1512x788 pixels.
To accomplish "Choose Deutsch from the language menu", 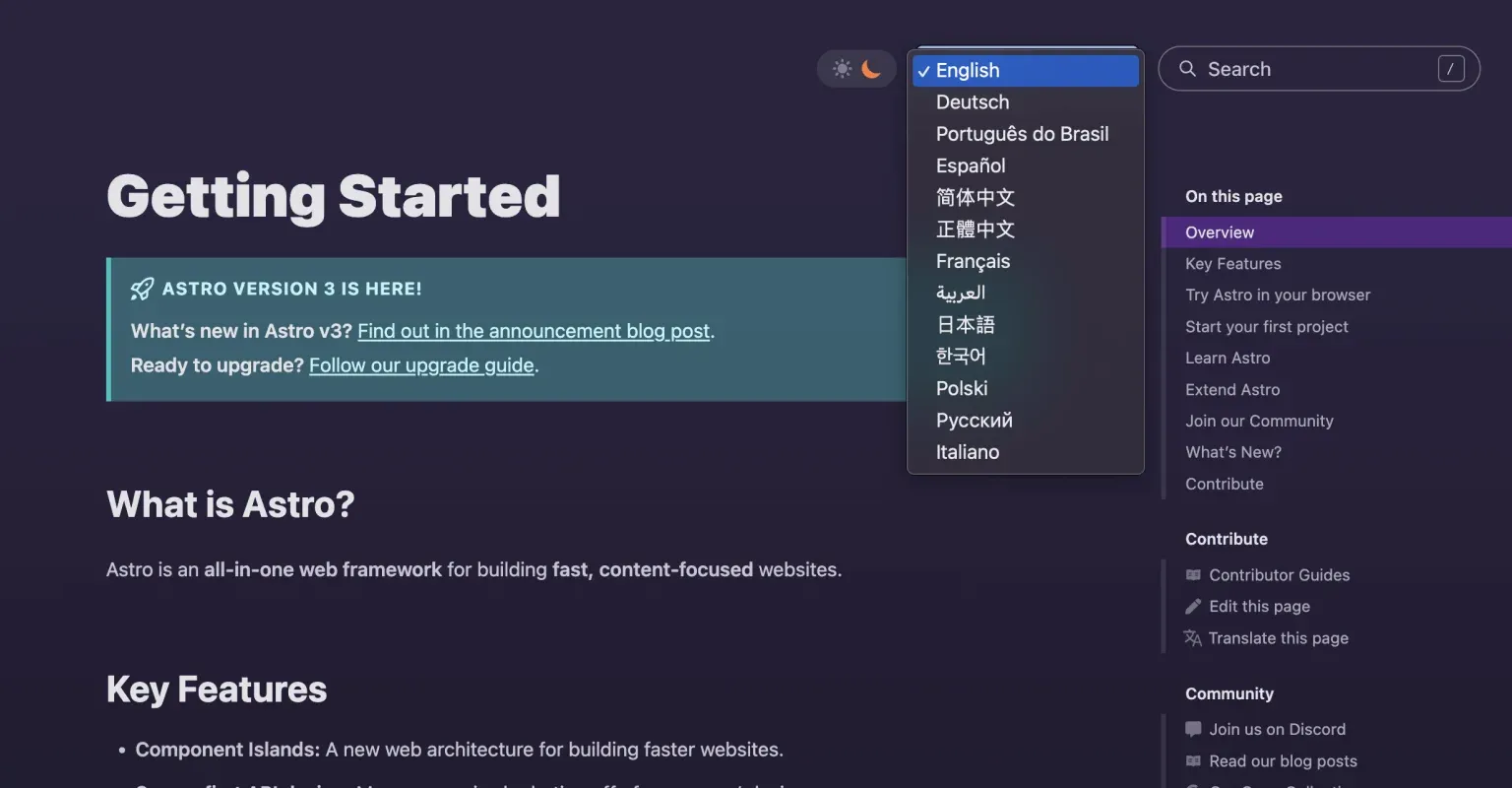I will [x=972, y=101].
